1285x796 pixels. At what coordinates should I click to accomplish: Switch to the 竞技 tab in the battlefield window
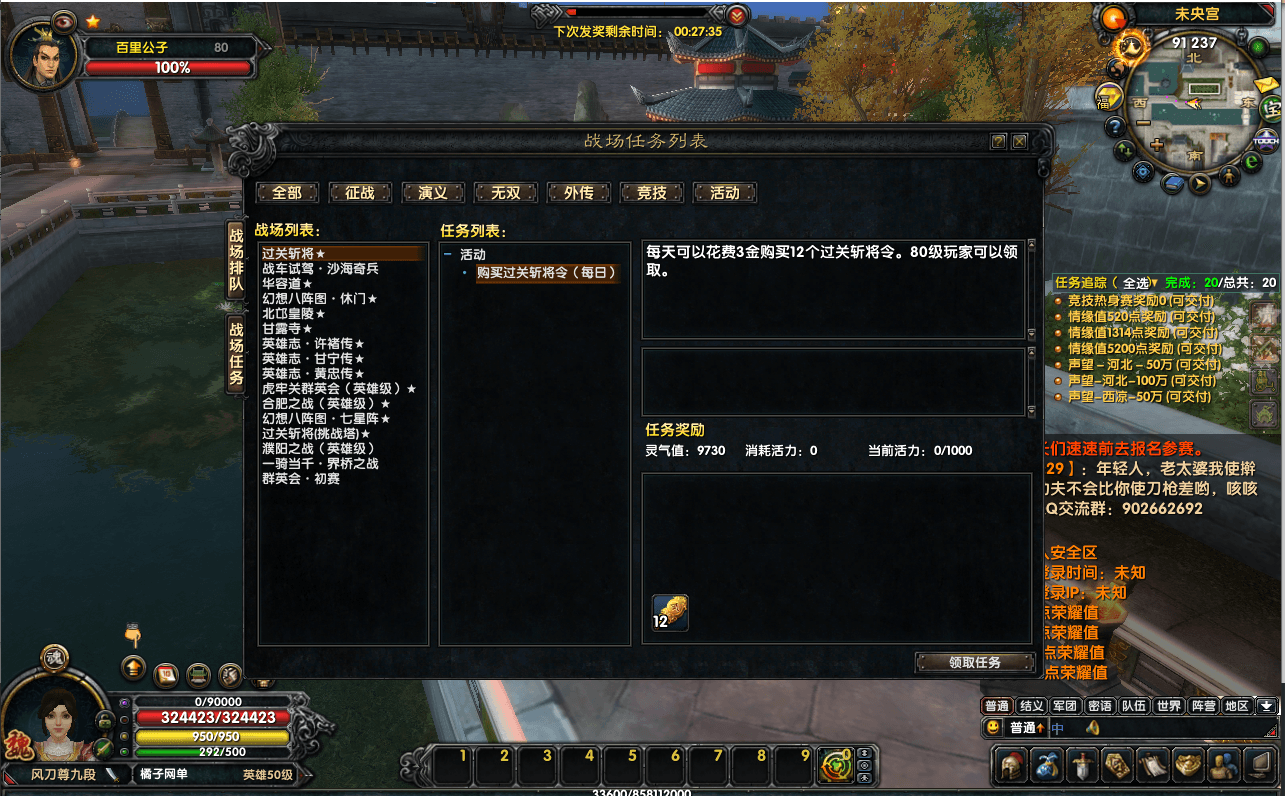(x=652, y=193)
